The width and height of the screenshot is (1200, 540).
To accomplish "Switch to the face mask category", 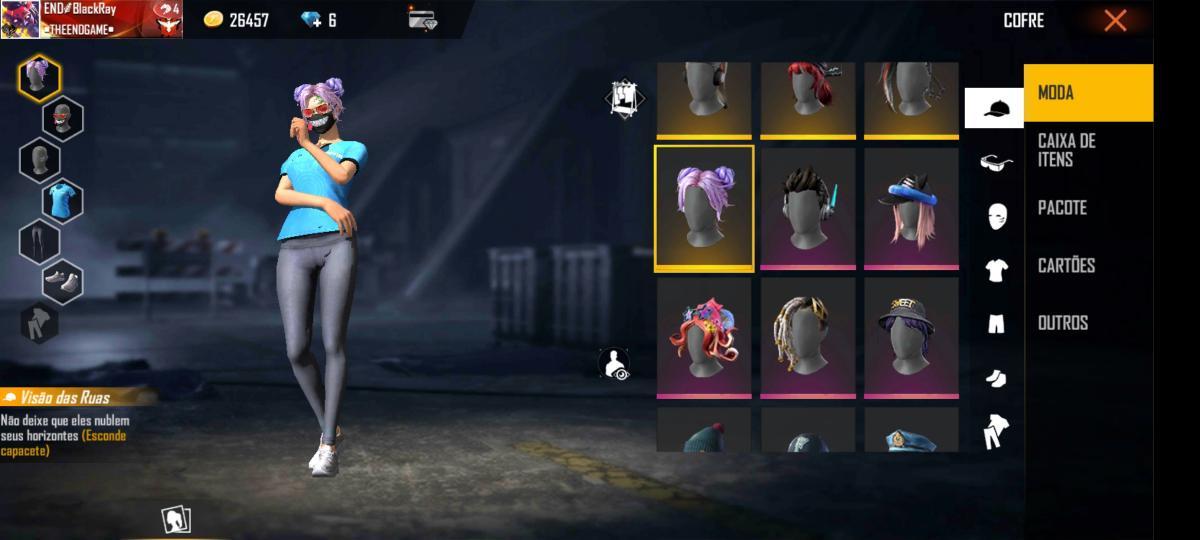I will pos(996,215).
